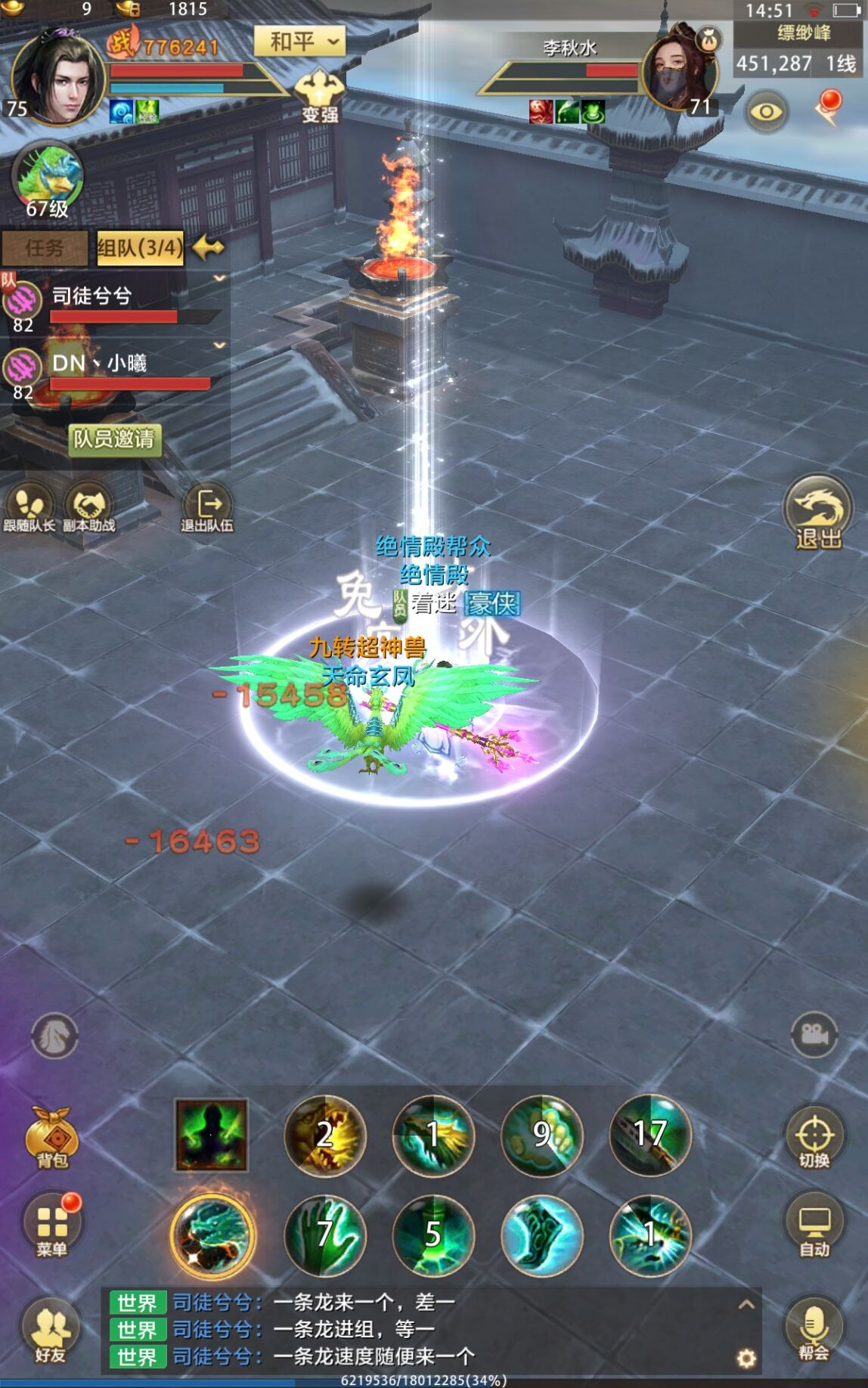Click the 队员邀请 invite button
The width and height of the screenshot is (868, 1388).
(115, 438)
